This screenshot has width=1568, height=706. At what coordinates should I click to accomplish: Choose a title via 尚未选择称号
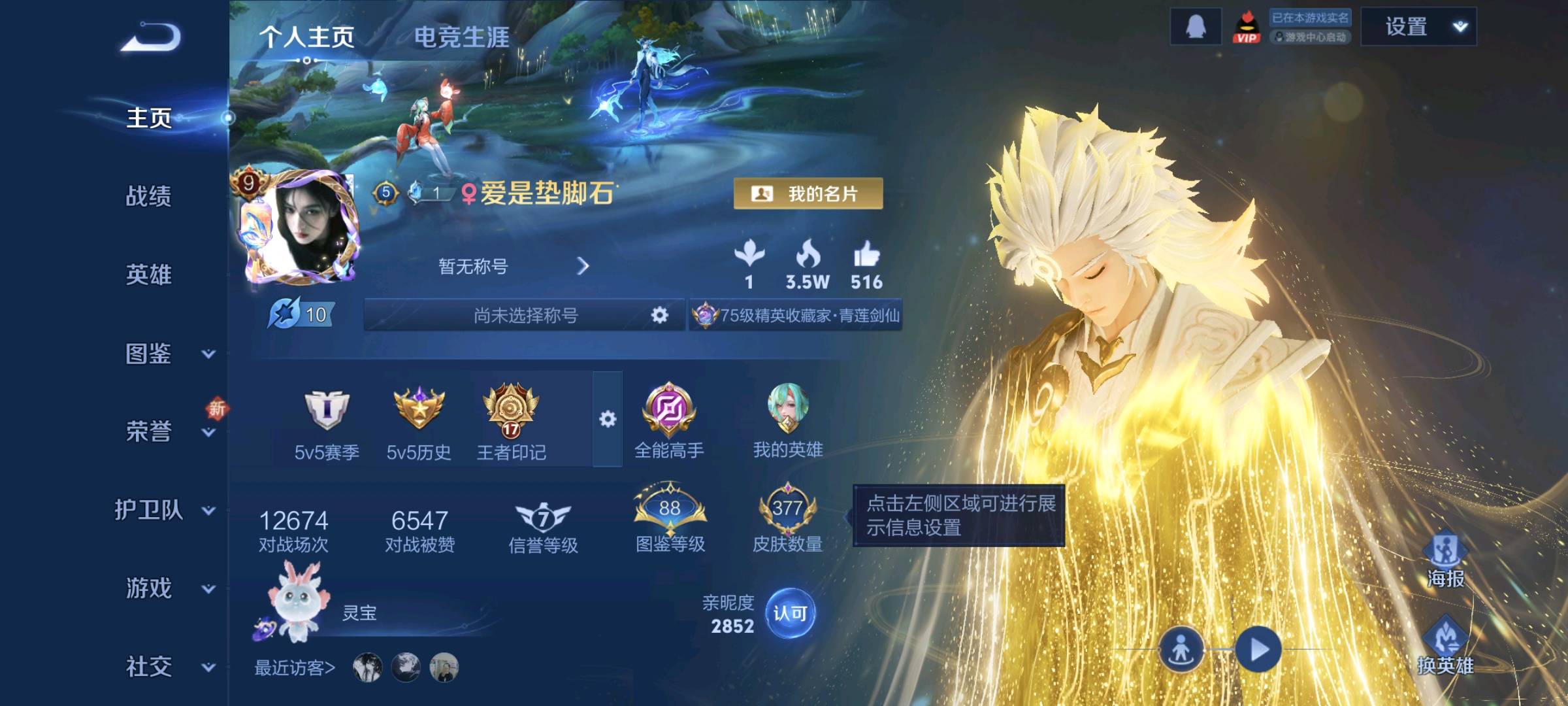(x=525, y=316)
